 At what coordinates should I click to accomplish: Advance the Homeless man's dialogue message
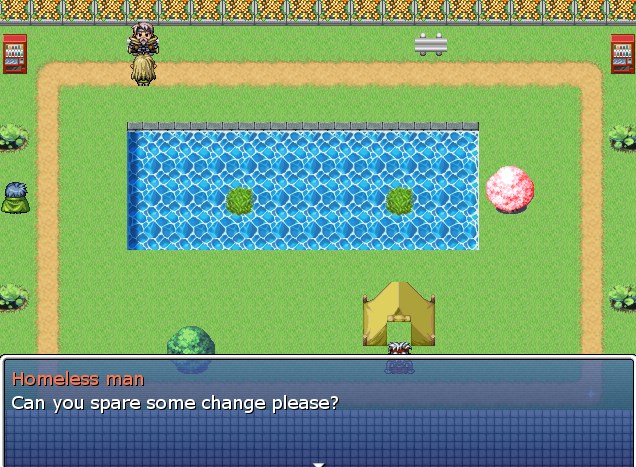[318, 411]
